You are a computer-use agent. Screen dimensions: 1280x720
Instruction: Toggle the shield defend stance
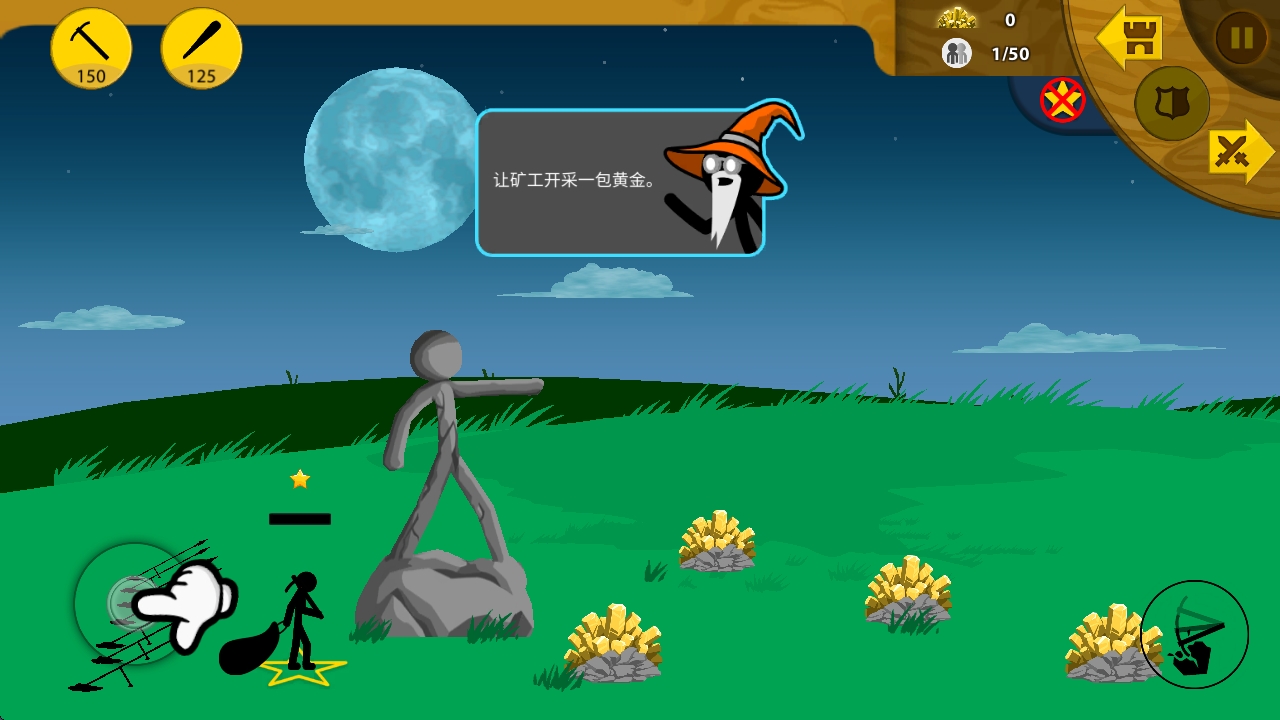pyautogui.click(x=1170, y=104)
